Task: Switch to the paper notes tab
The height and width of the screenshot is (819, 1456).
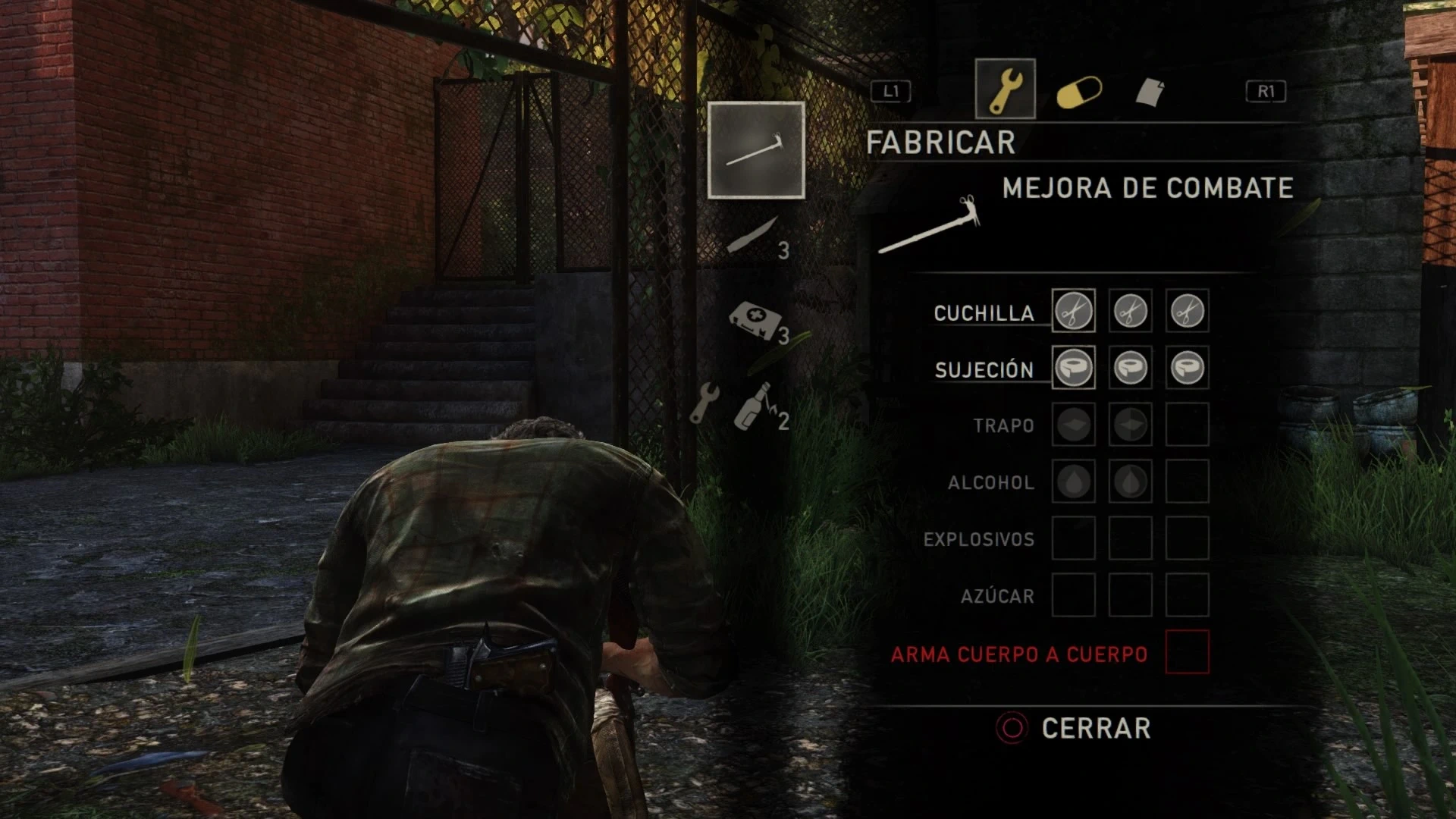Action: 1150,92
